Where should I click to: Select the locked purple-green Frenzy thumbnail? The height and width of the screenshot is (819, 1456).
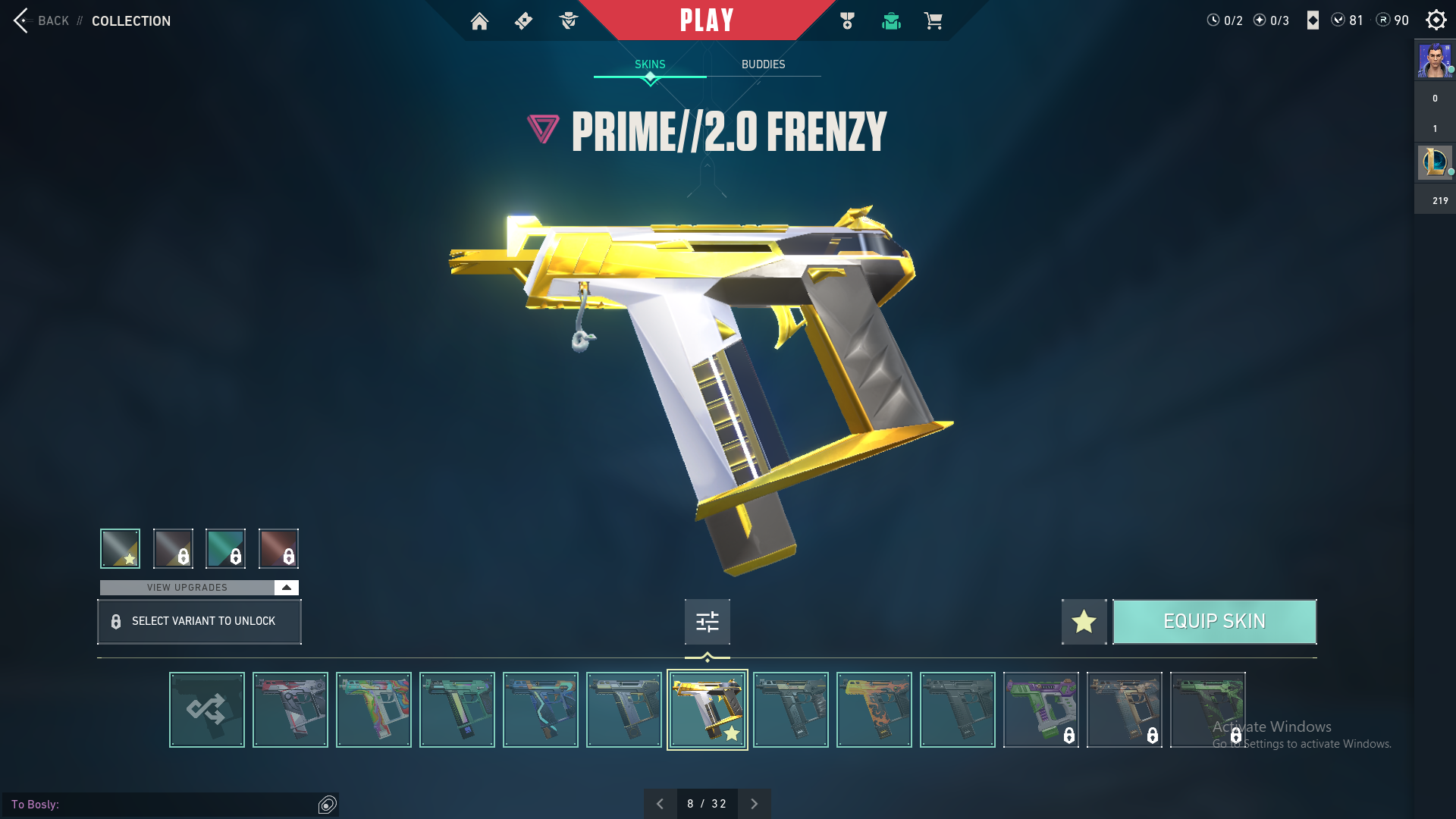tap(1041, 710)
